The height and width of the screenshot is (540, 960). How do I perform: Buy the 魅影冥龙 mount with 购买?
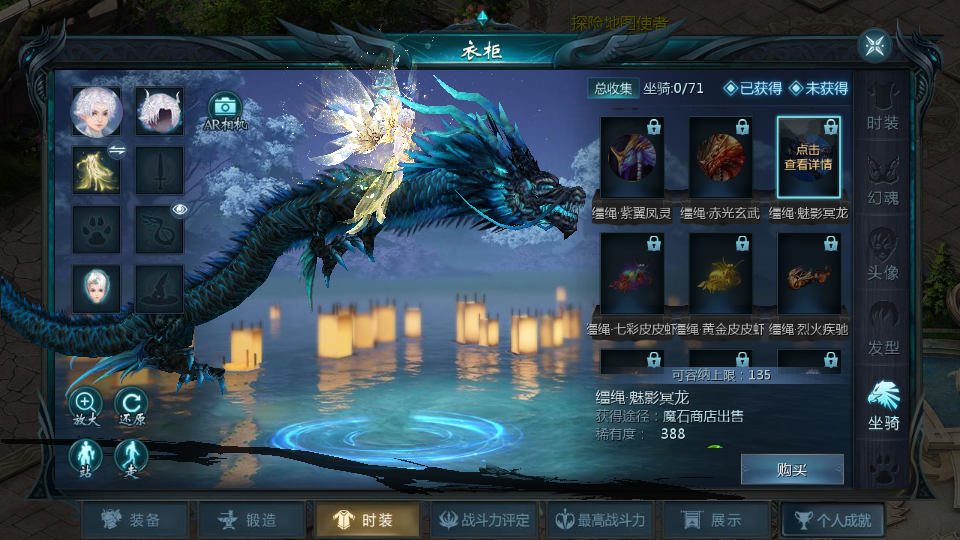pyautogui.click(x=792, y=469)
